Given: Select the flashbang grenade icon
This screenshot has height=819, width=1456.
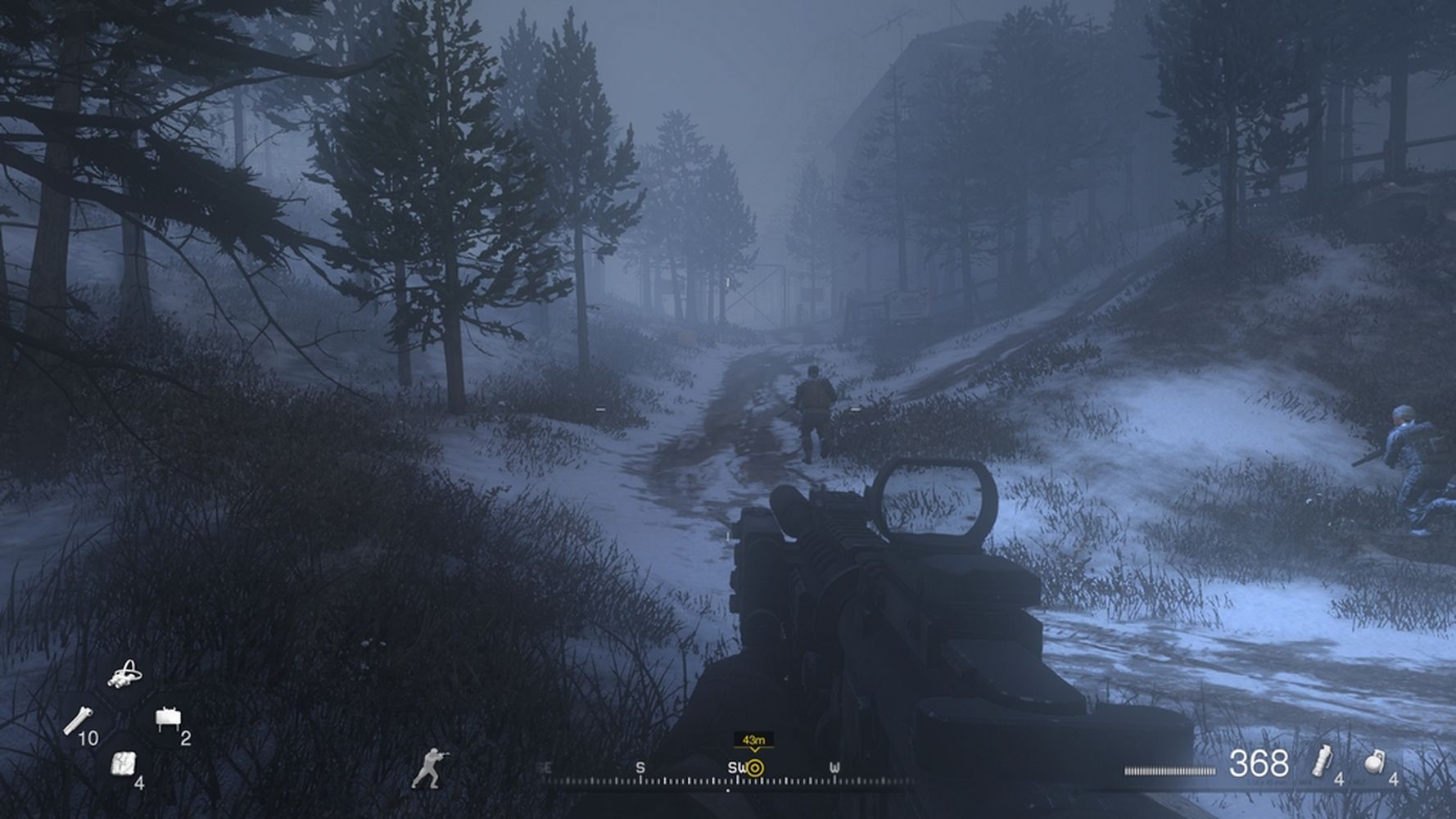Looking at the screenshot, I should [1320, 761].
